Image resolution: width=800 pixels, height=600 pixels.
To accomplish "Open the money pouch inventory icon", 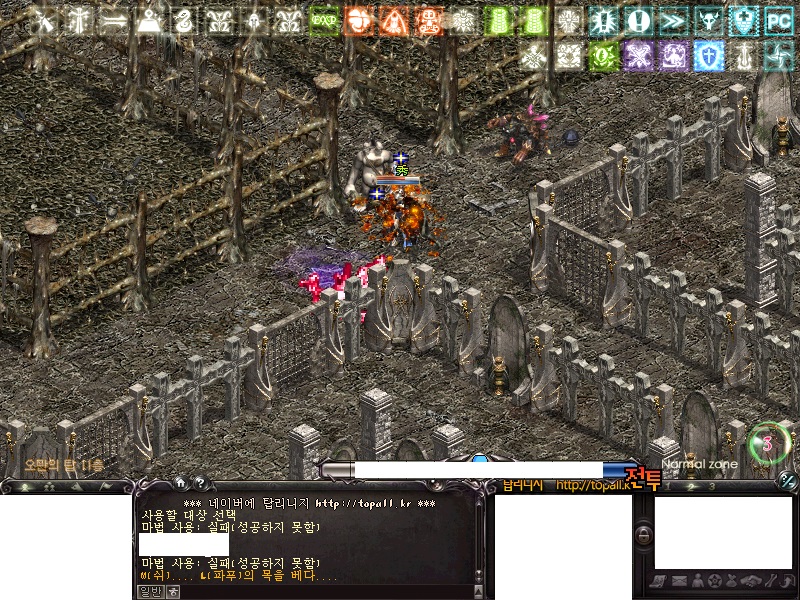I will tap(732, 581).
